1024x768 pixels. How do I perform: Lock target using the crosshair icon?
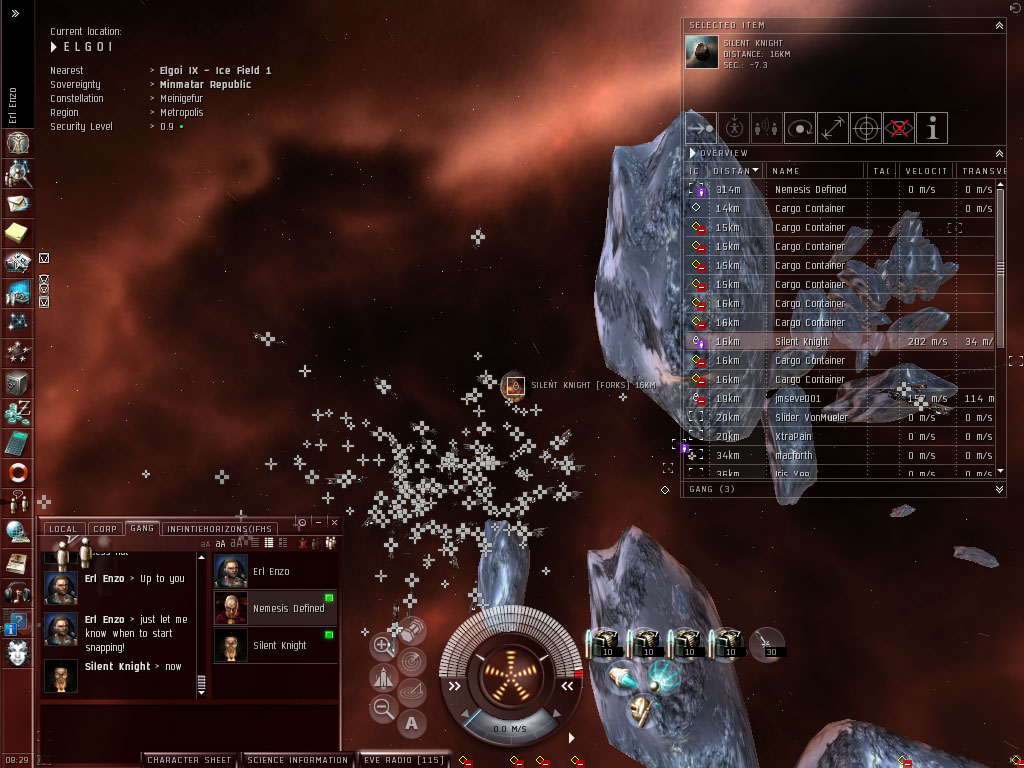(x=866, y=128)
